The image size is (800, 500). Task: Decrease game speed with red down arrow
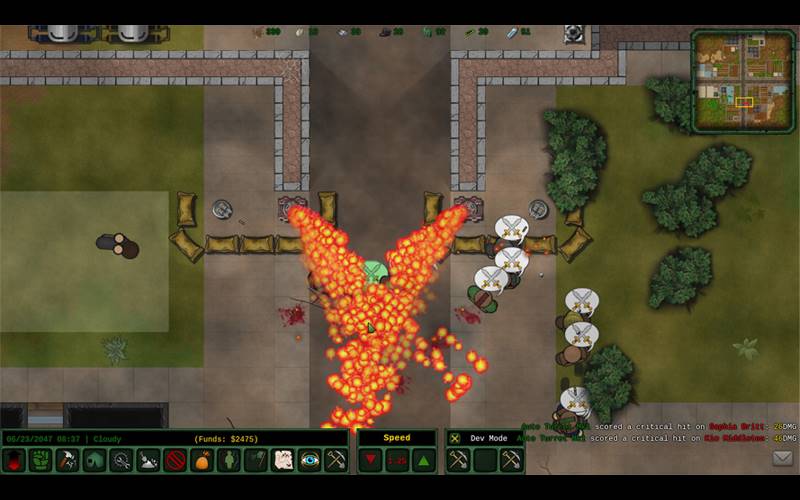tap(371, 461)
